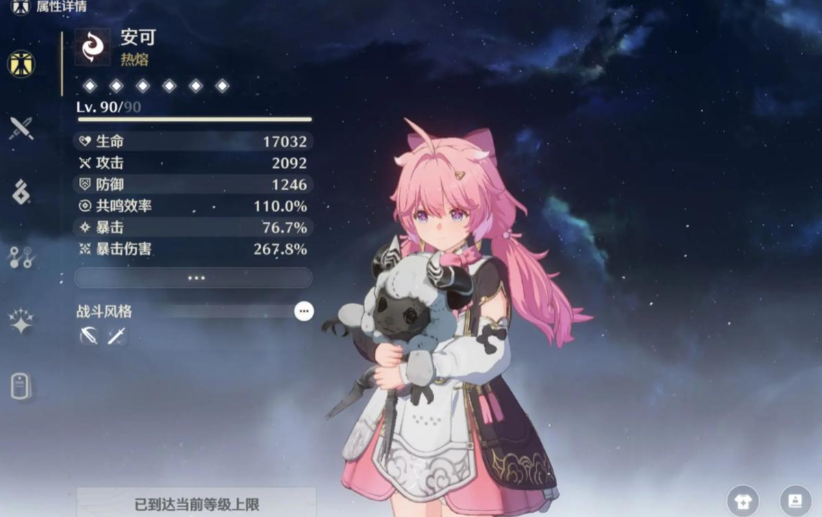
Task: Open the outfit wardrobe shirt icon
Action: point(743,500)
